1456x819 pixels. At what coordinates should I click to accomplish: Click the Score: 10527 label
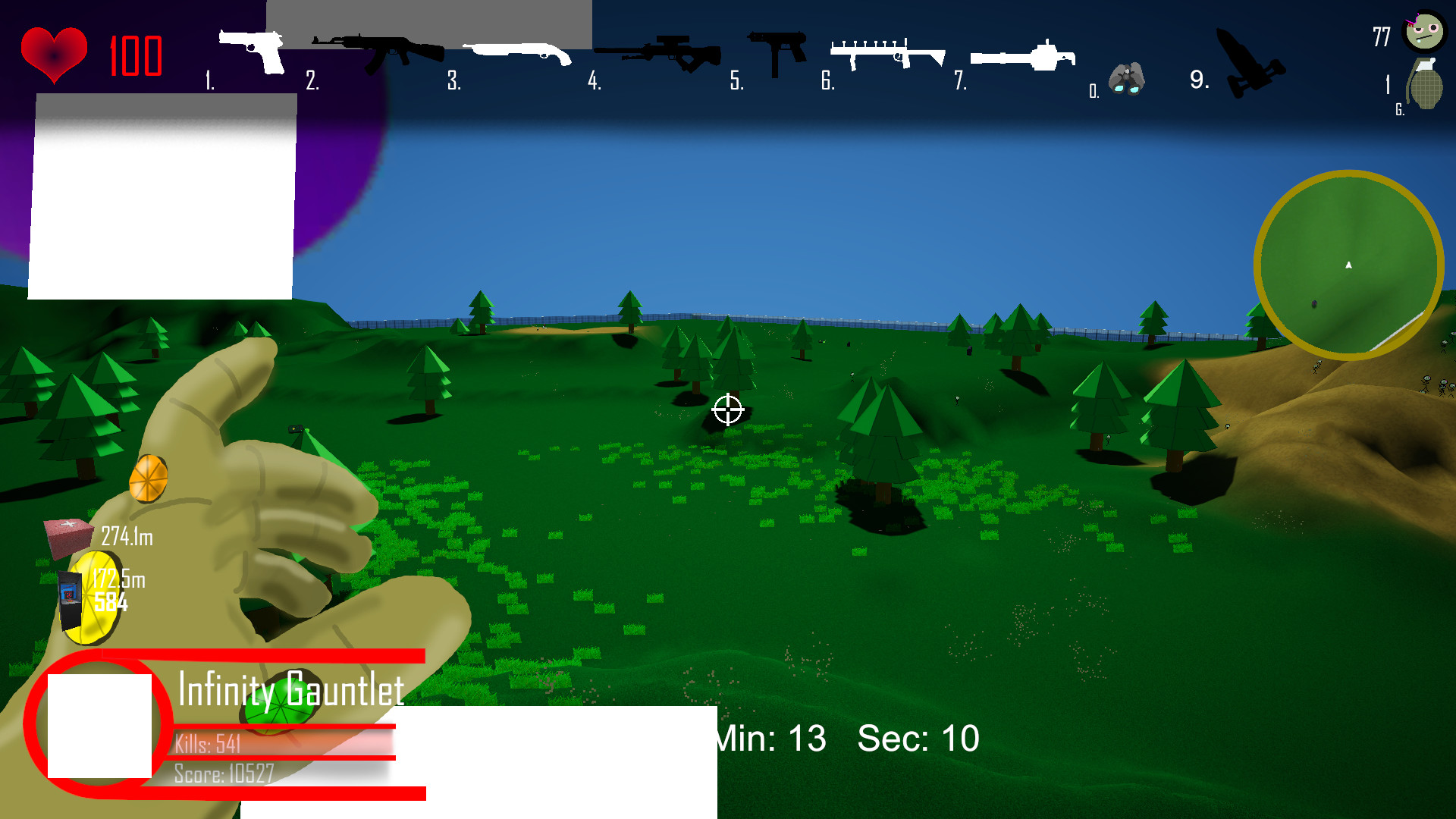click(223, 775)
